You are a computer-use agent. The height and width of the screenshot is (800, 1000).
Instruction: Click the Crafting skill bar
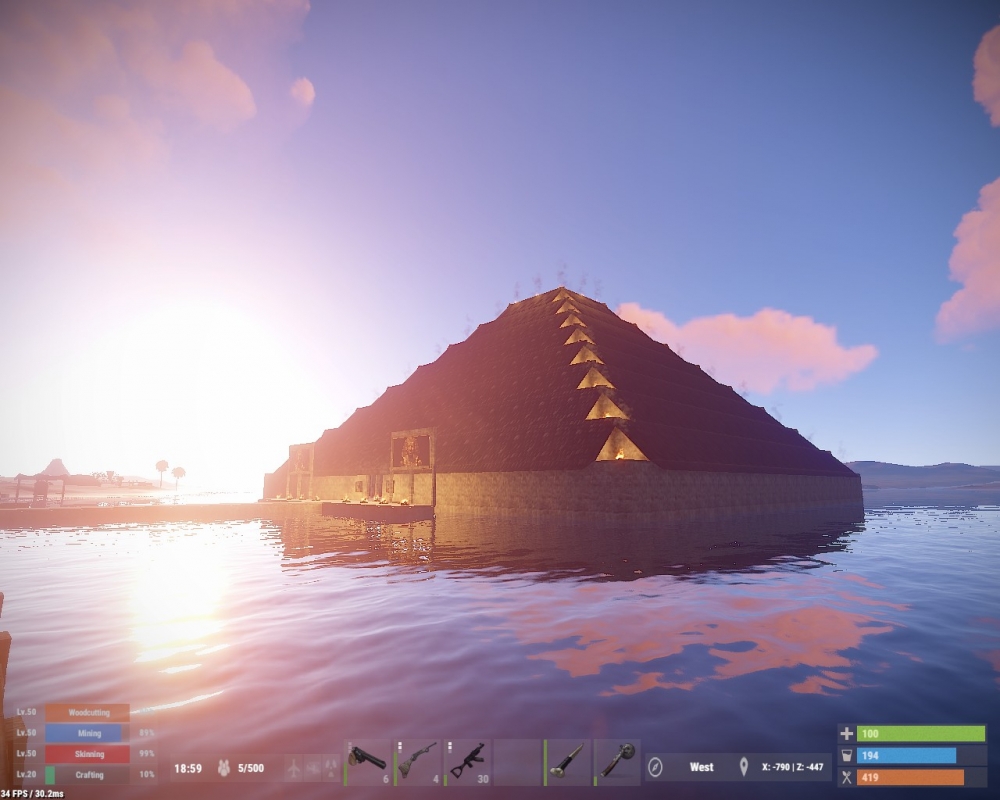point(87,775)
